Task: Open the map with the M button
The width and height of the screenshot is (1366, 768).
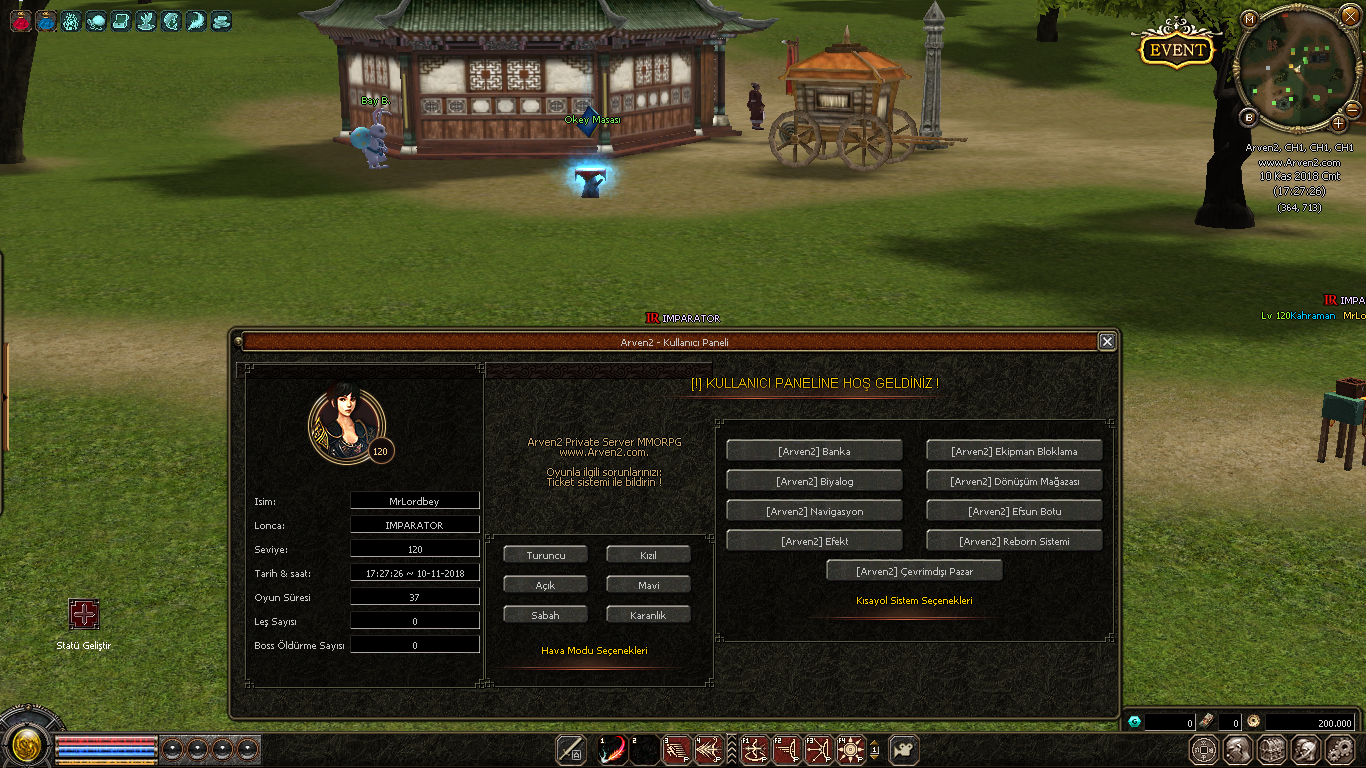Action: [1249, 19]
